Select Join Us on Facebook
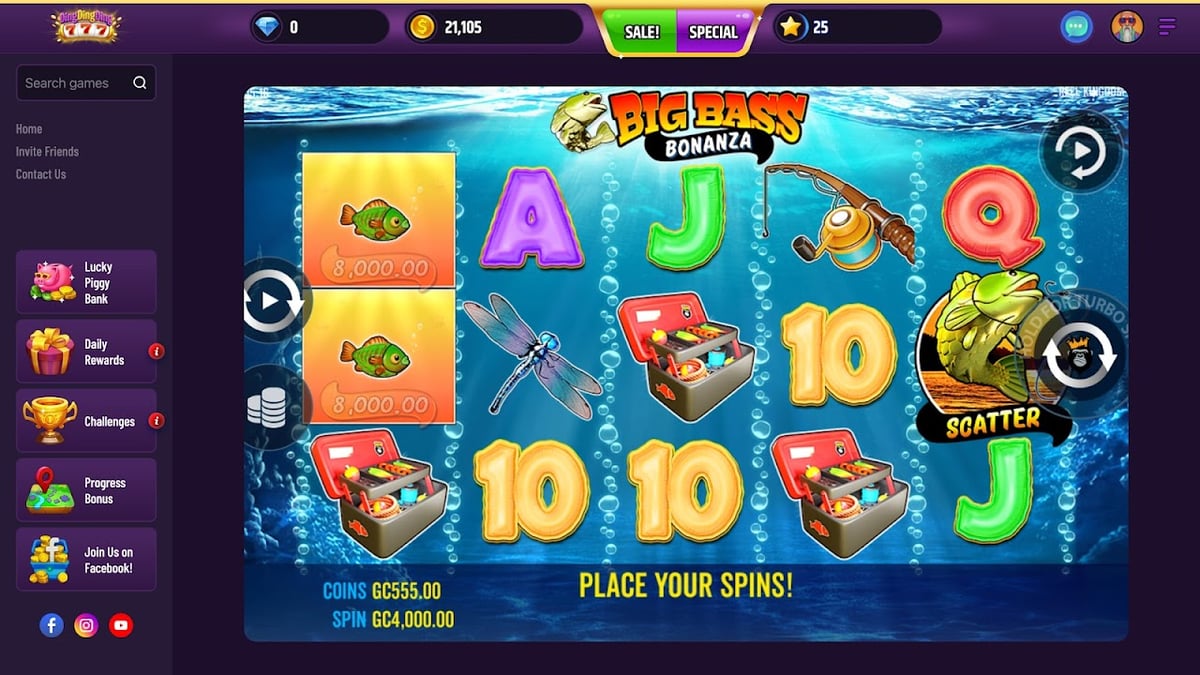This screenshot has width=1200, height=675. 86,560
